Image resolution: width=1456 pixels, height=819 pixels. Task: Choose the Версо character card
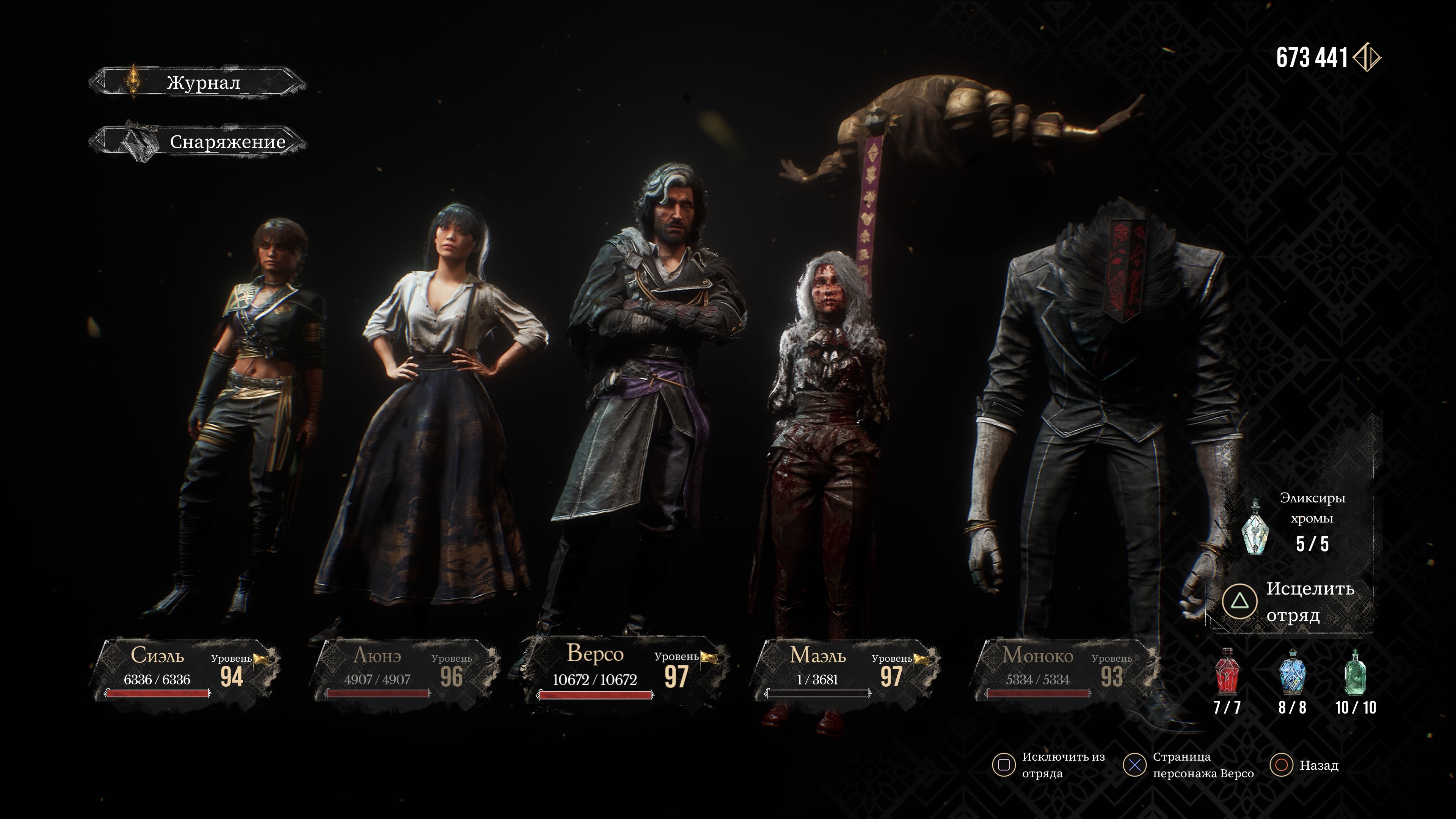click(x=624, y=670)
